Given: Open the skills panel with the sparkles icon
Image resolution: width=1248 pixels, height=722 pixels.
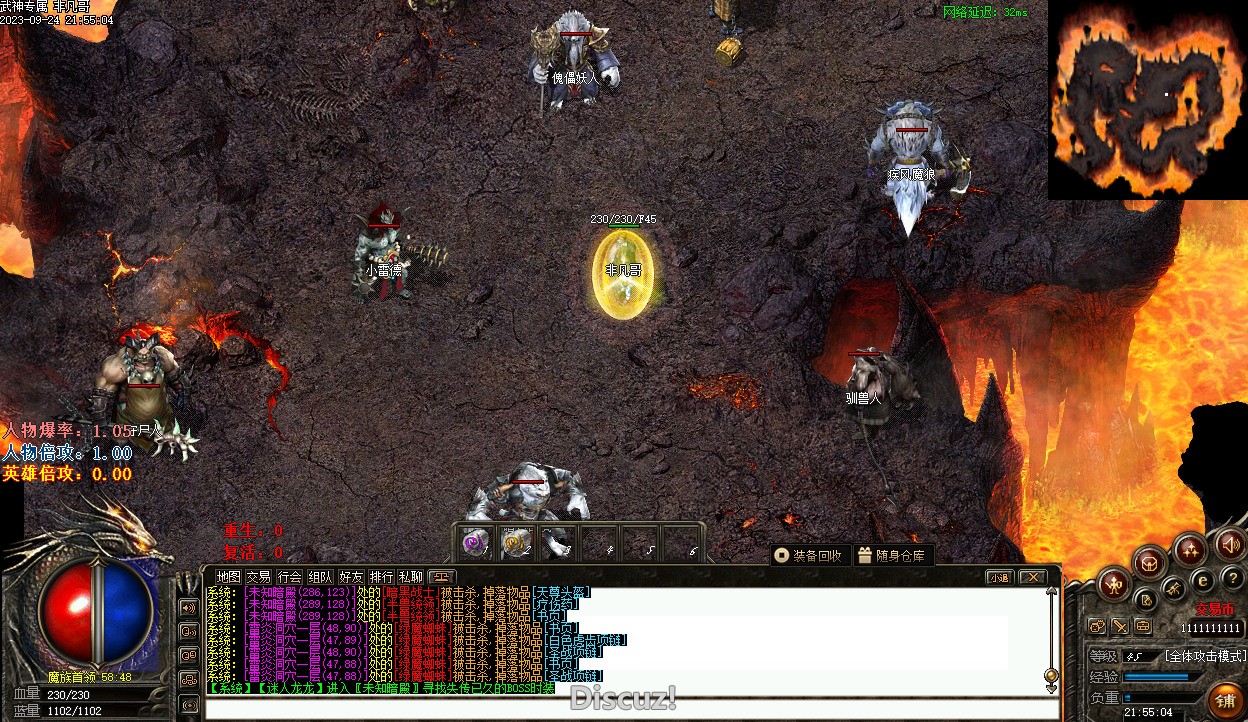Looking at the screenshot, I should coord(1190,548).
